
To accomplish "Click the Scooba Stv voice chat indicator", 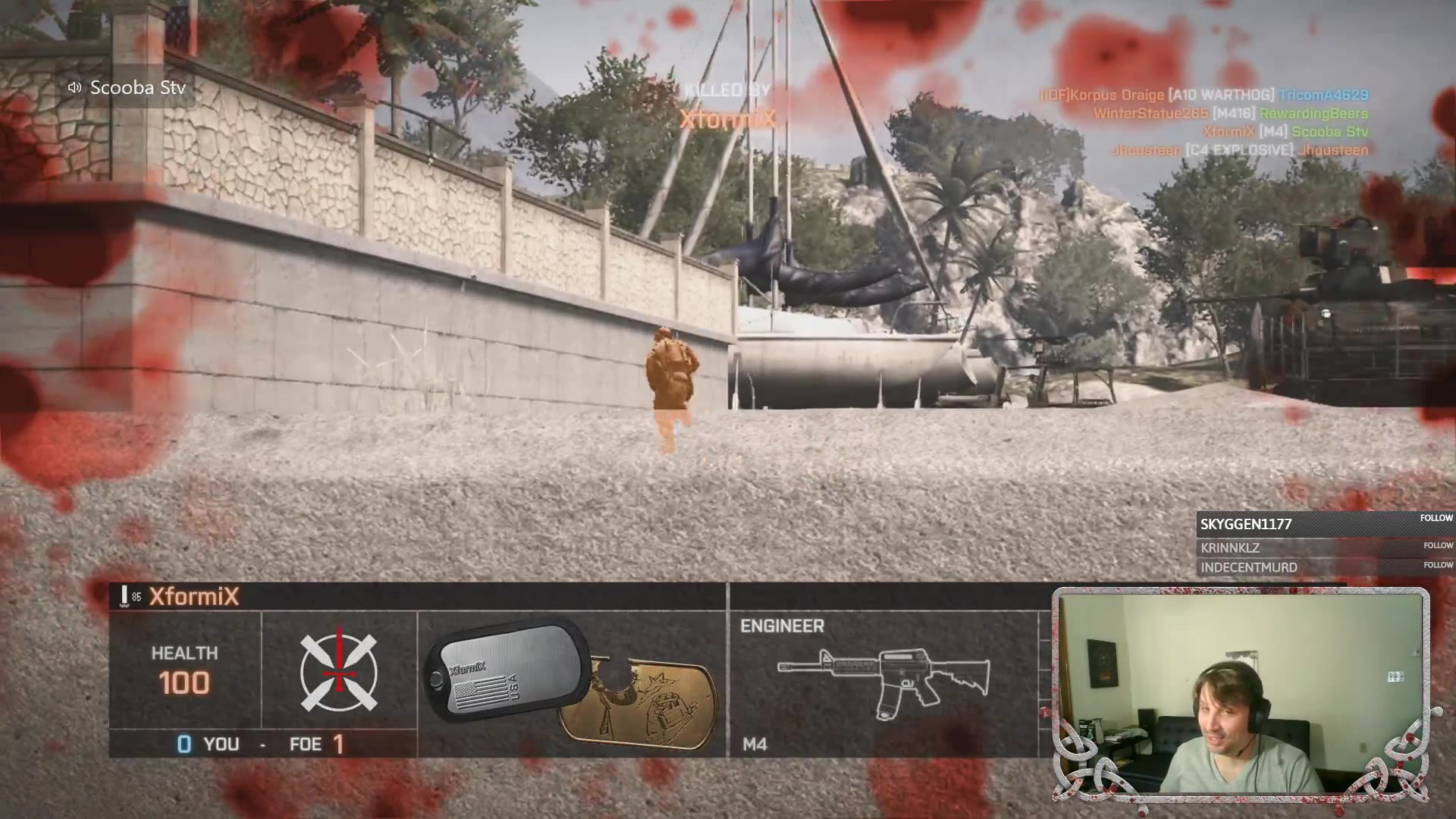I will tap(127, 88).
